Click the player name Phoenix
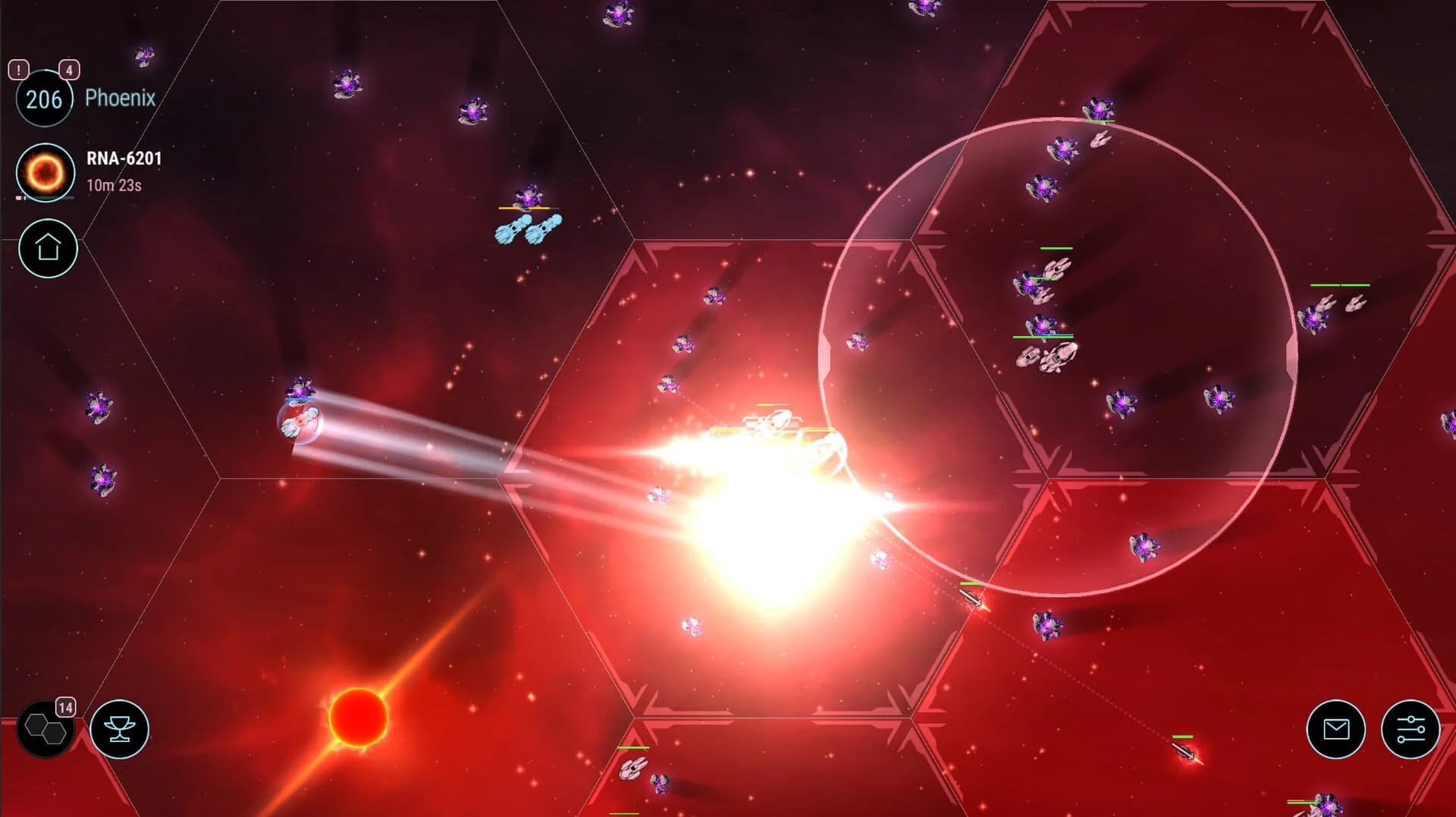 click(120, 98)
